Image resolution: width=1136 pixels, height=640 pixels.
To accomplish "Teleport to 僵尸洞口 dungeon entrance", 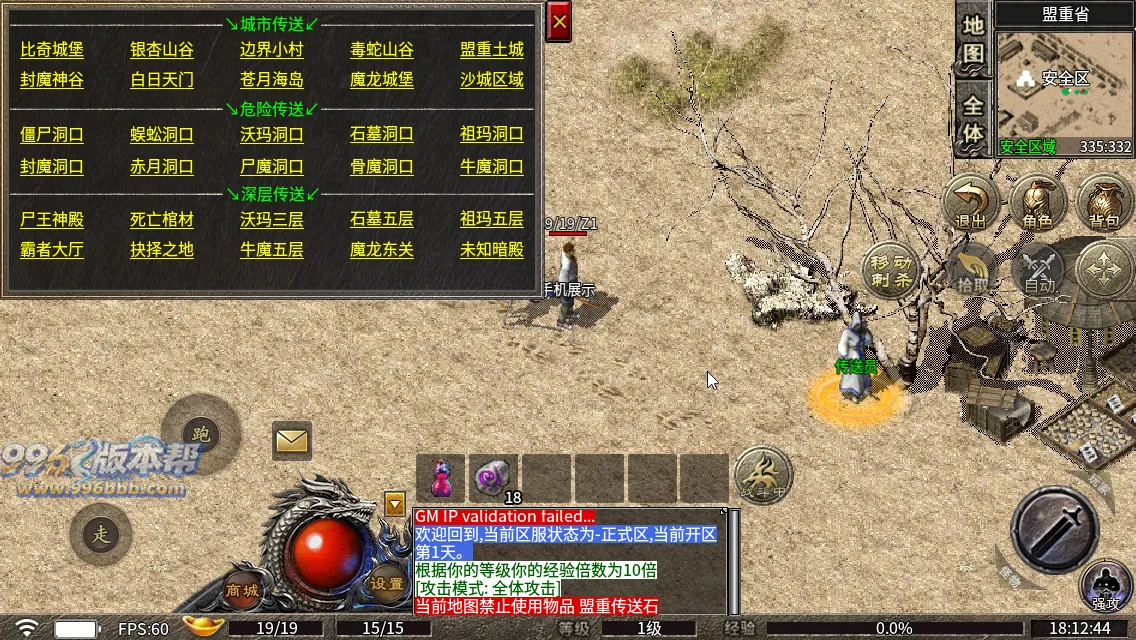I will pyautogui.click(x=52, y=135).
